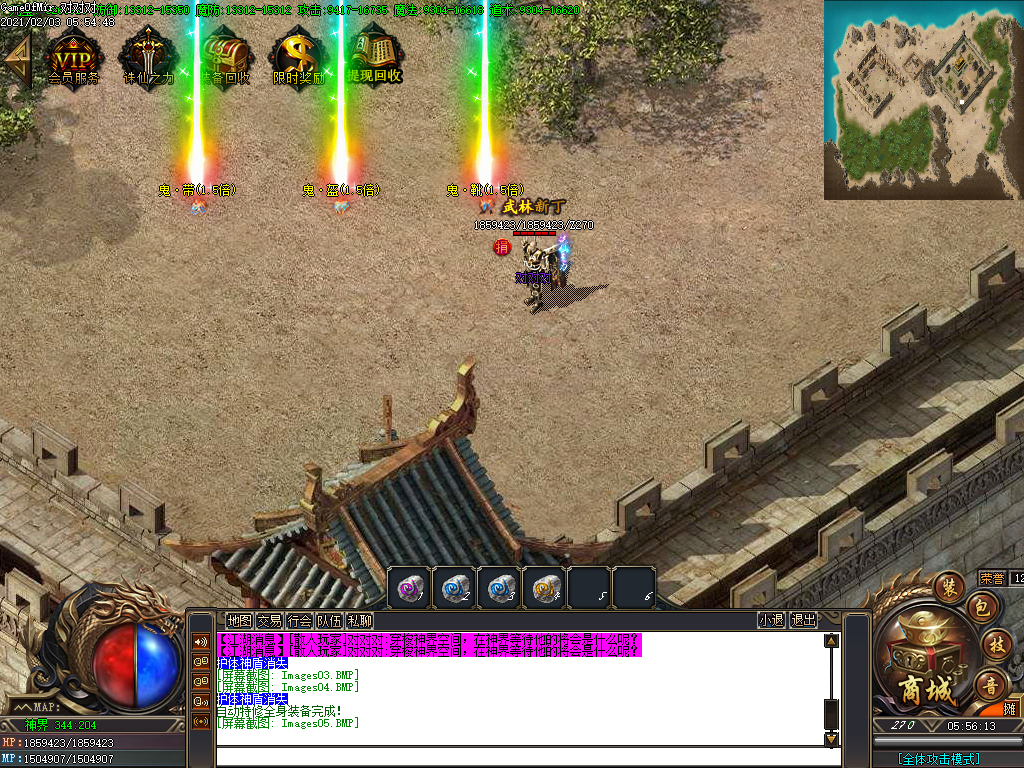
Task: Open the 提现回收 scroll icon
Action: click(374, 58)
